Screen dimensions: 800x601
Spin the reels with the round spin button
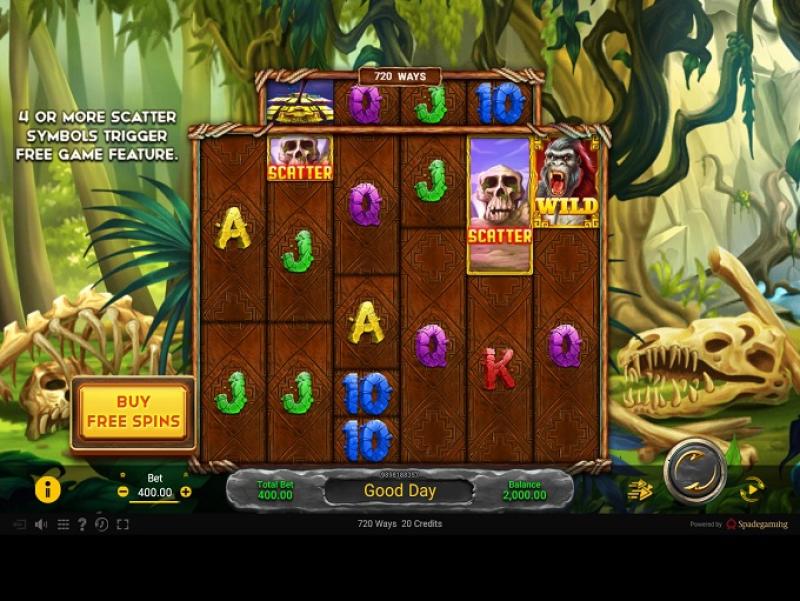coord(694,470)
